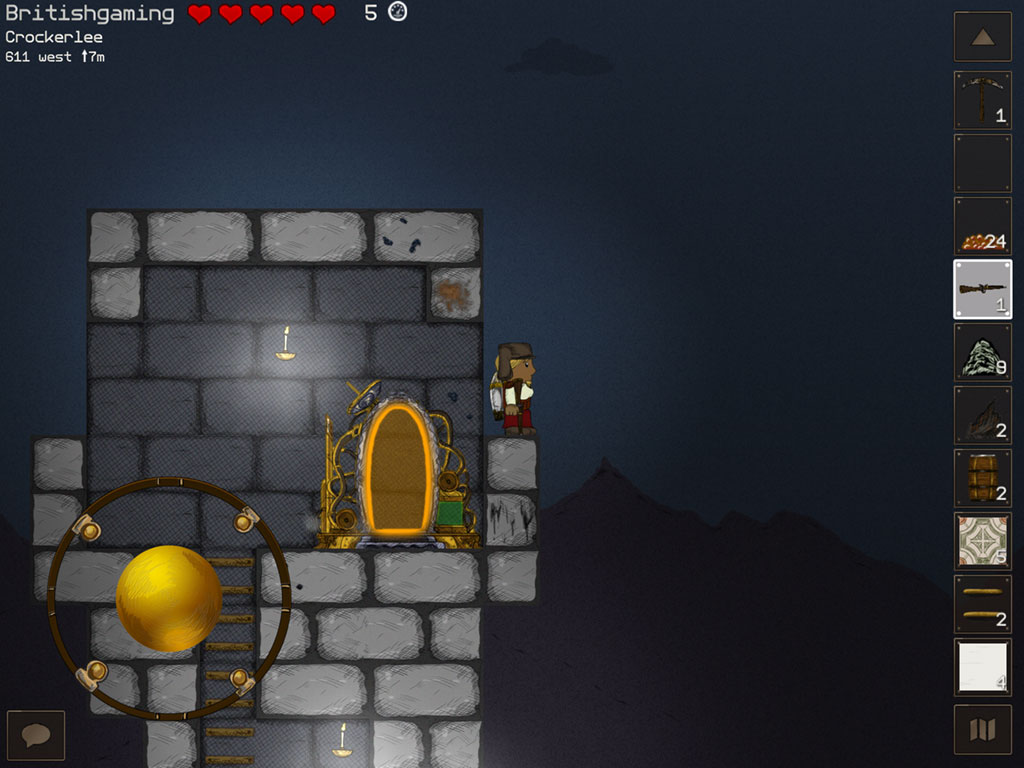Open the chat speech bubble
Screen dimensions: 1024x768
coord(36,735)
